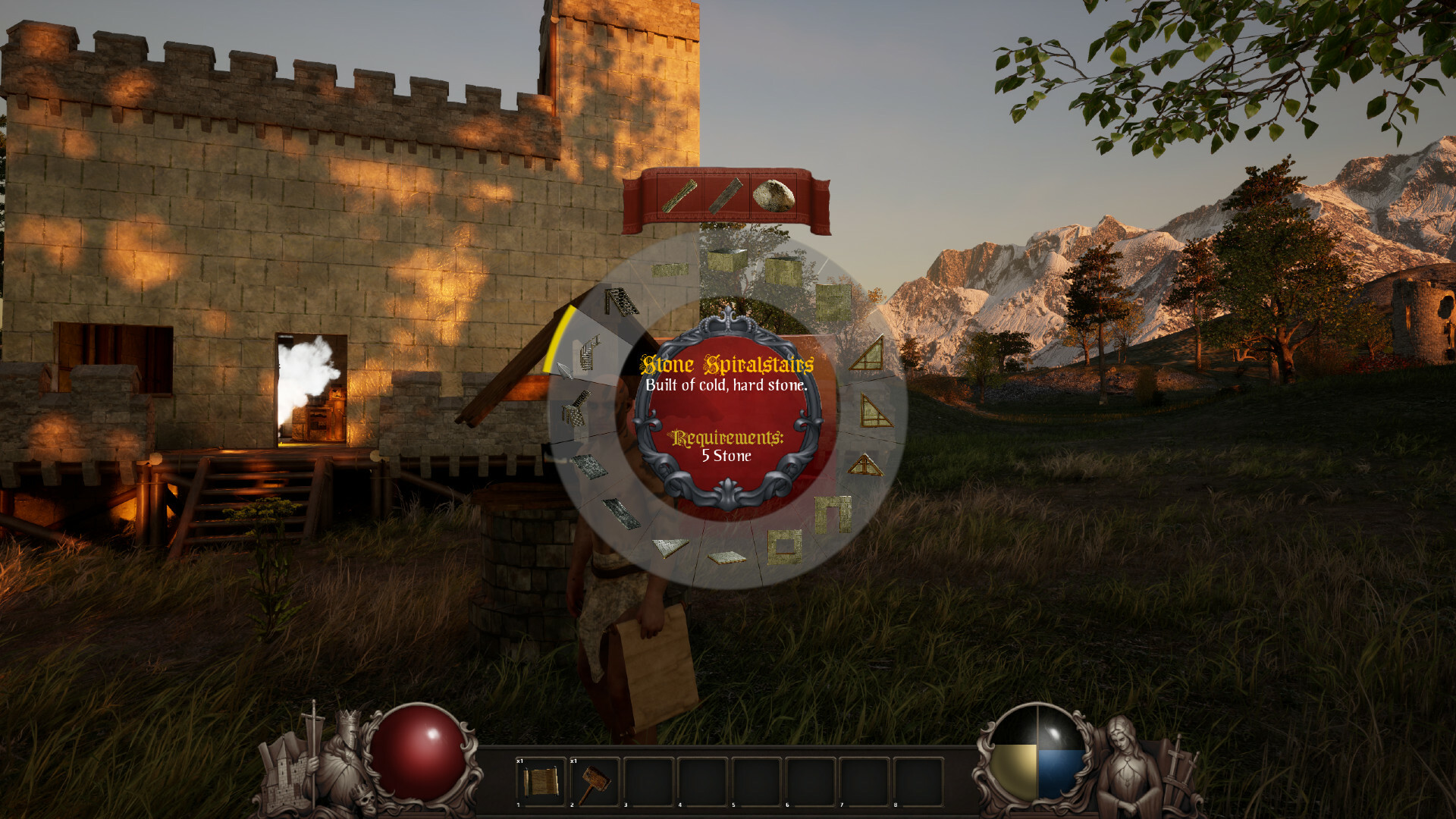The height and width of the screenshot is (819, 1456).
Task: Select the stone ramp segment on the wheel
Action: [x=669, y=546]
